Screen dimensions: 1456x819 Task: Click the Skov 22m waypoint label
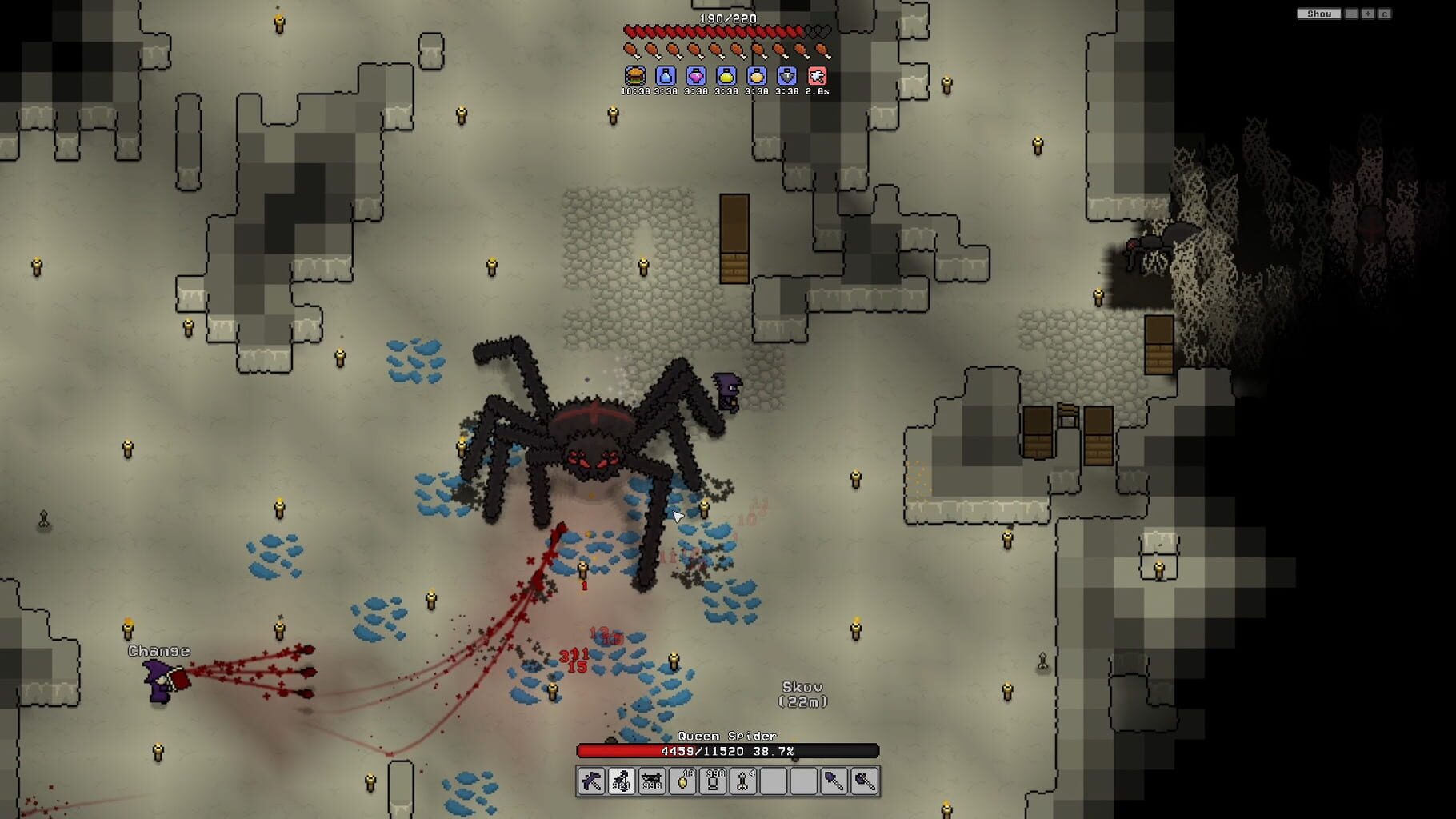coord(804,694)
